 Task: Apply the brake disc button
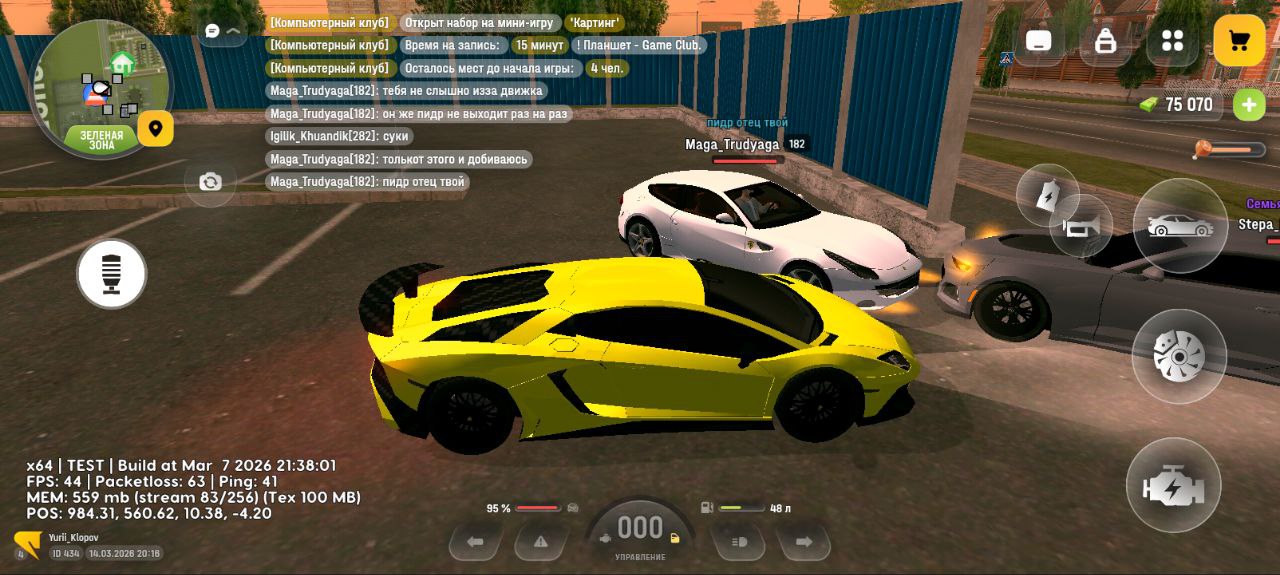coord(1179,356)
